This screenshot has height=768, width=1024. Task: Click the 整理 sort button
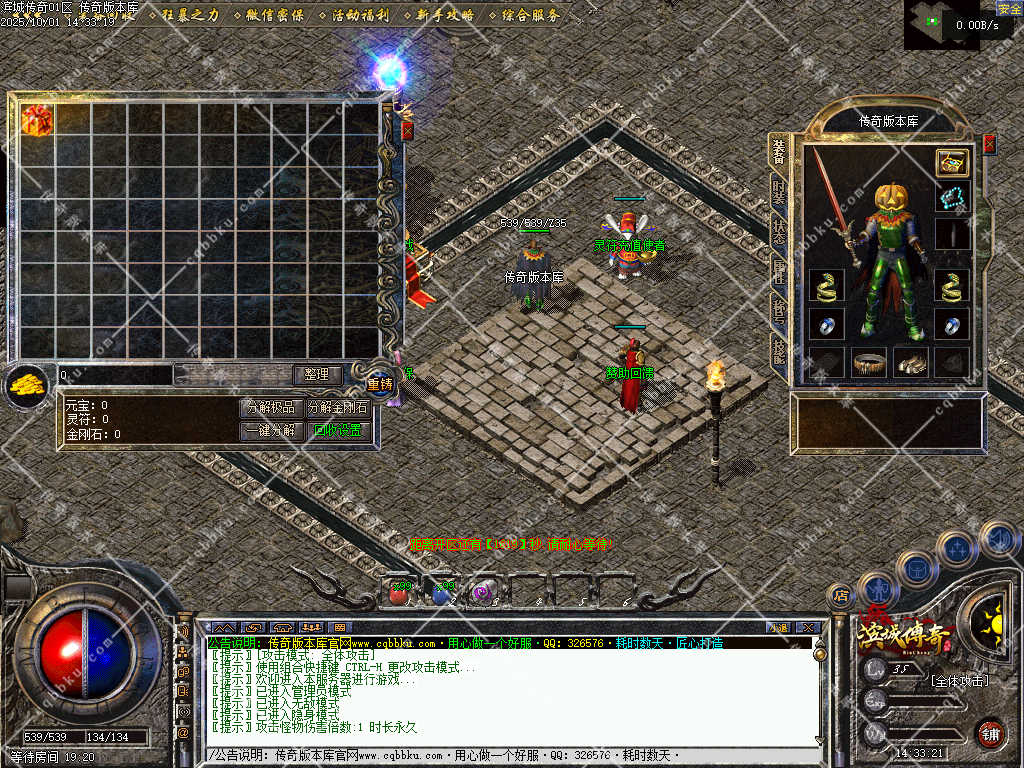(x=317, y=375)
